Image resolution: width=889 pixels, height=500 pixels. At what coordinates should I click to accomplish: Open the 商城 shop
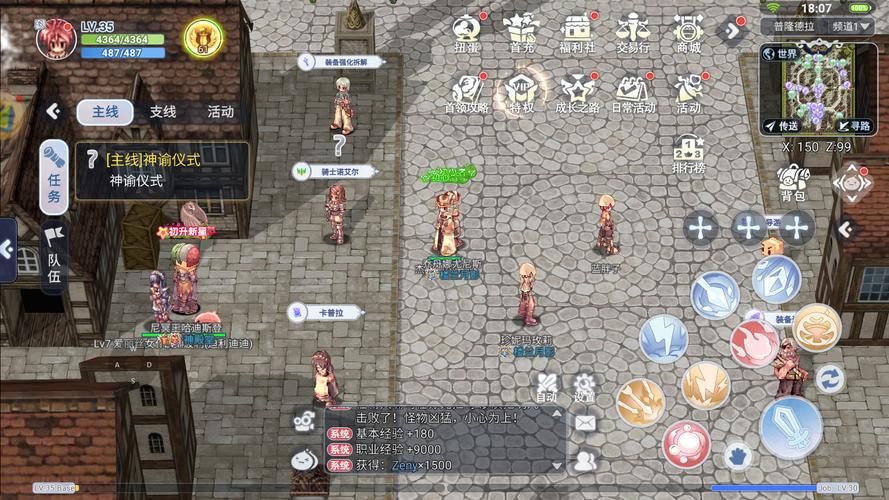click(688, 31)
